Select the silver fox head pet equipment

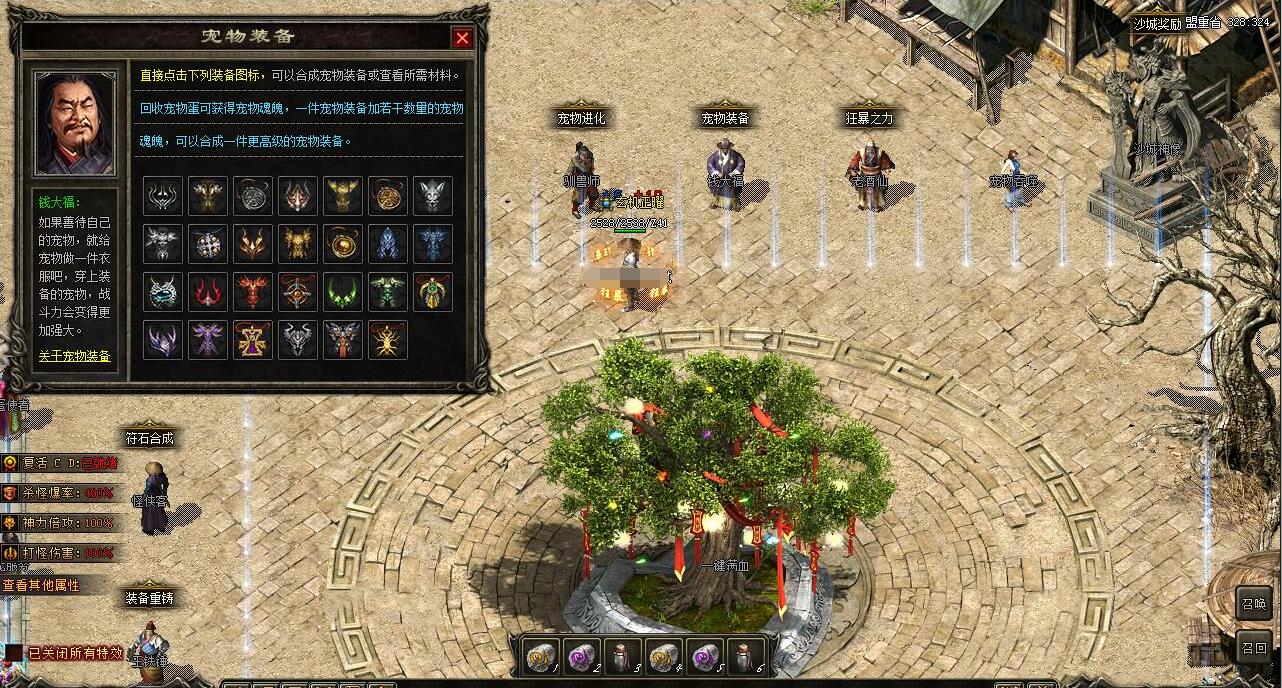coord(433,196)
